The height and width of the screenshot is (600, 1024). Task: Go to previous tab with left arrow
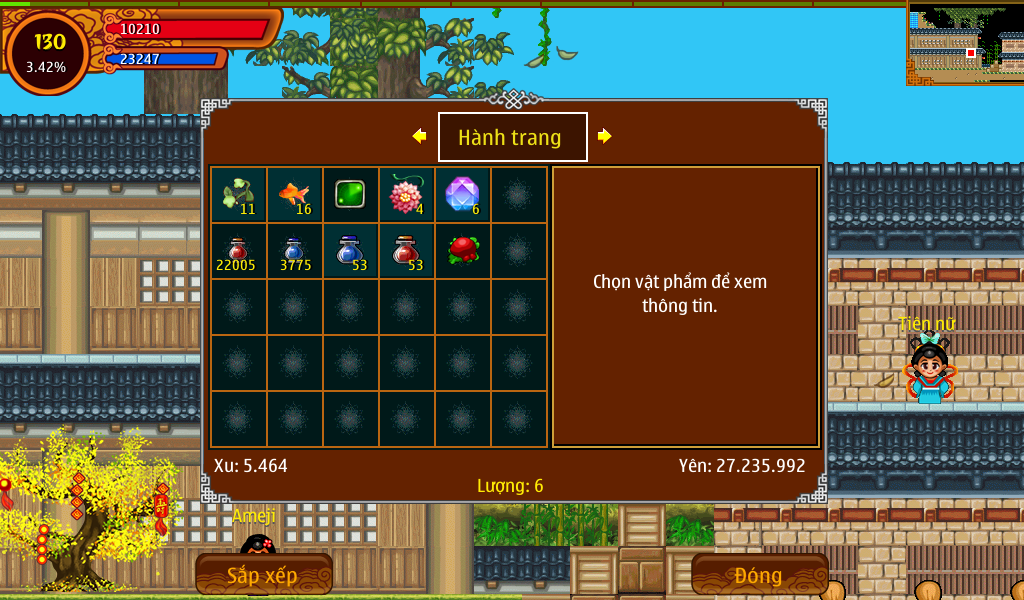[x=419, y=136]
